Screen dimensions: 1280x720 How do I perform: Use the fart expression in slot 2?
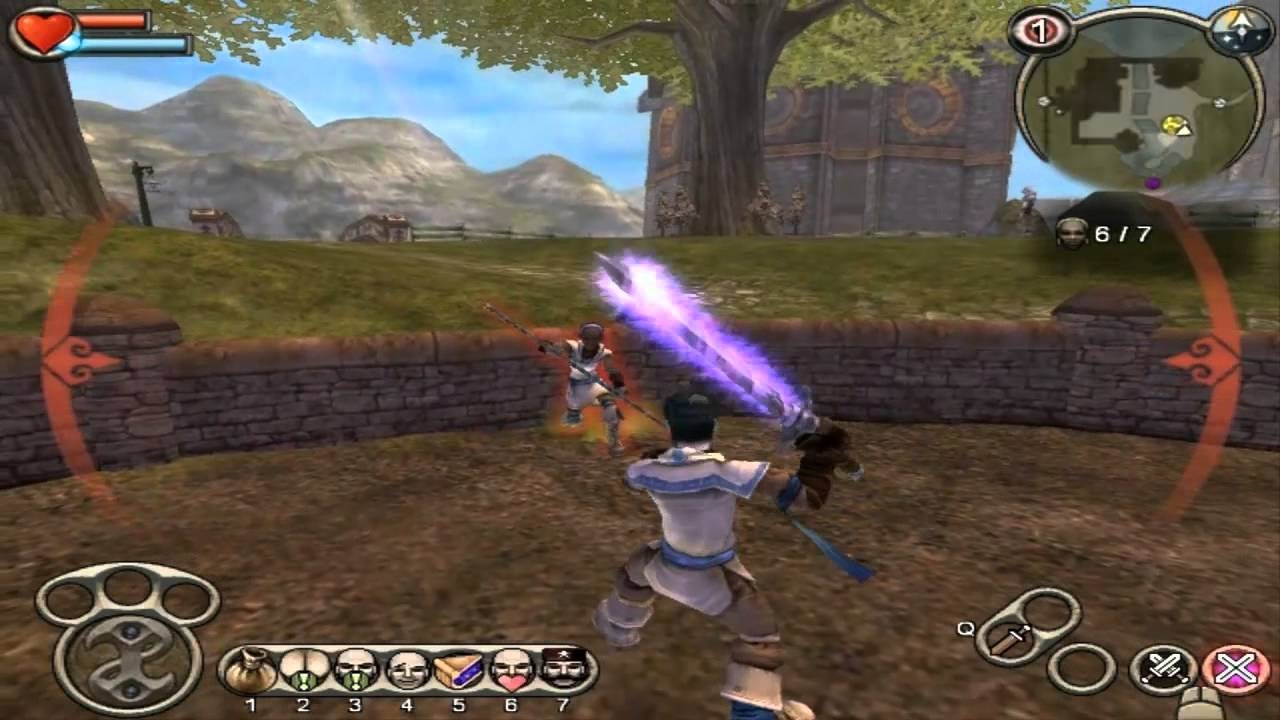pyautogui.click(x=303, y=670)
